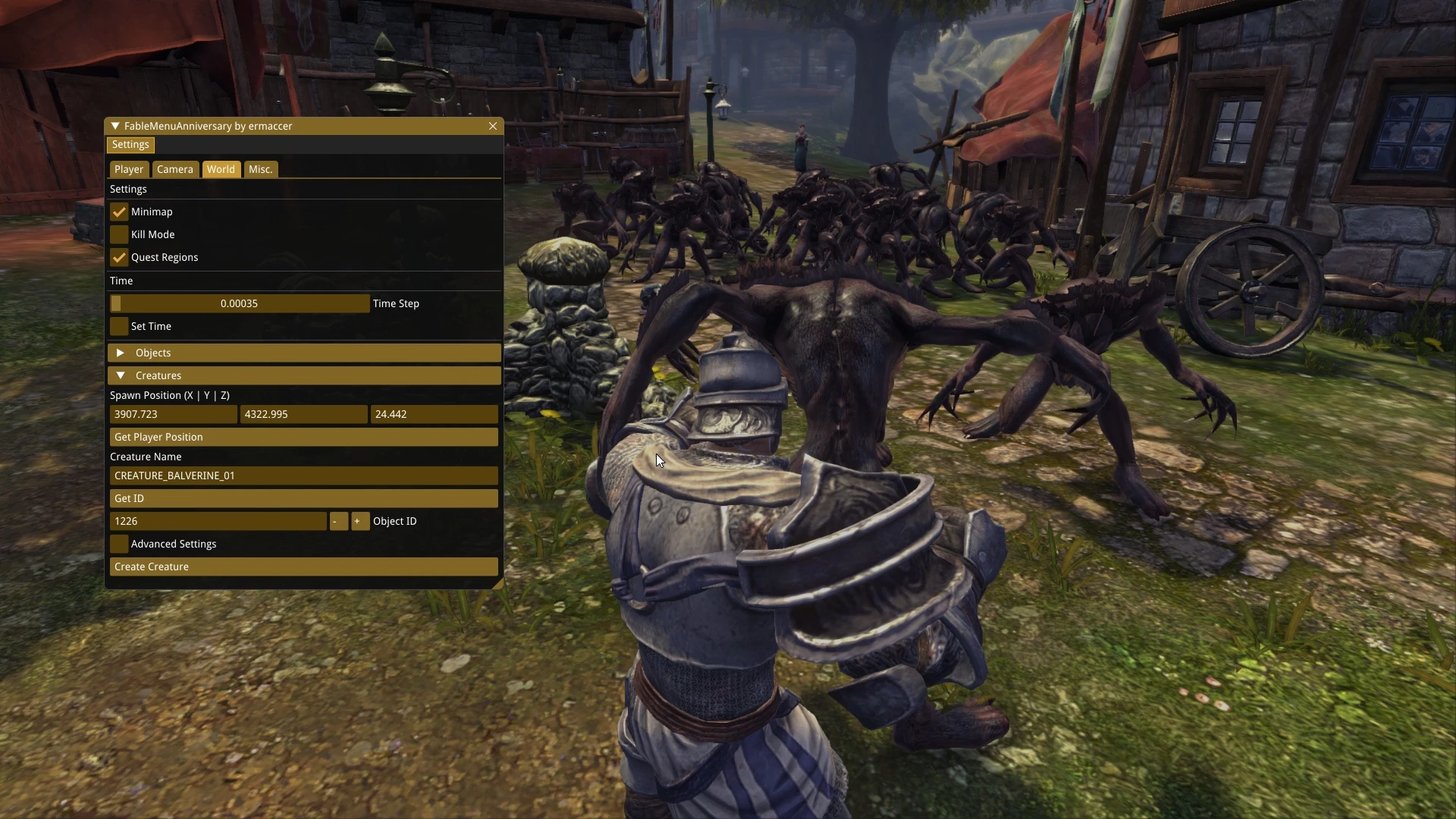Tick the Set Time checkbox
The height and width of the screenshot is (819, 1456).
pyautogui.click(x=119, y=326)
